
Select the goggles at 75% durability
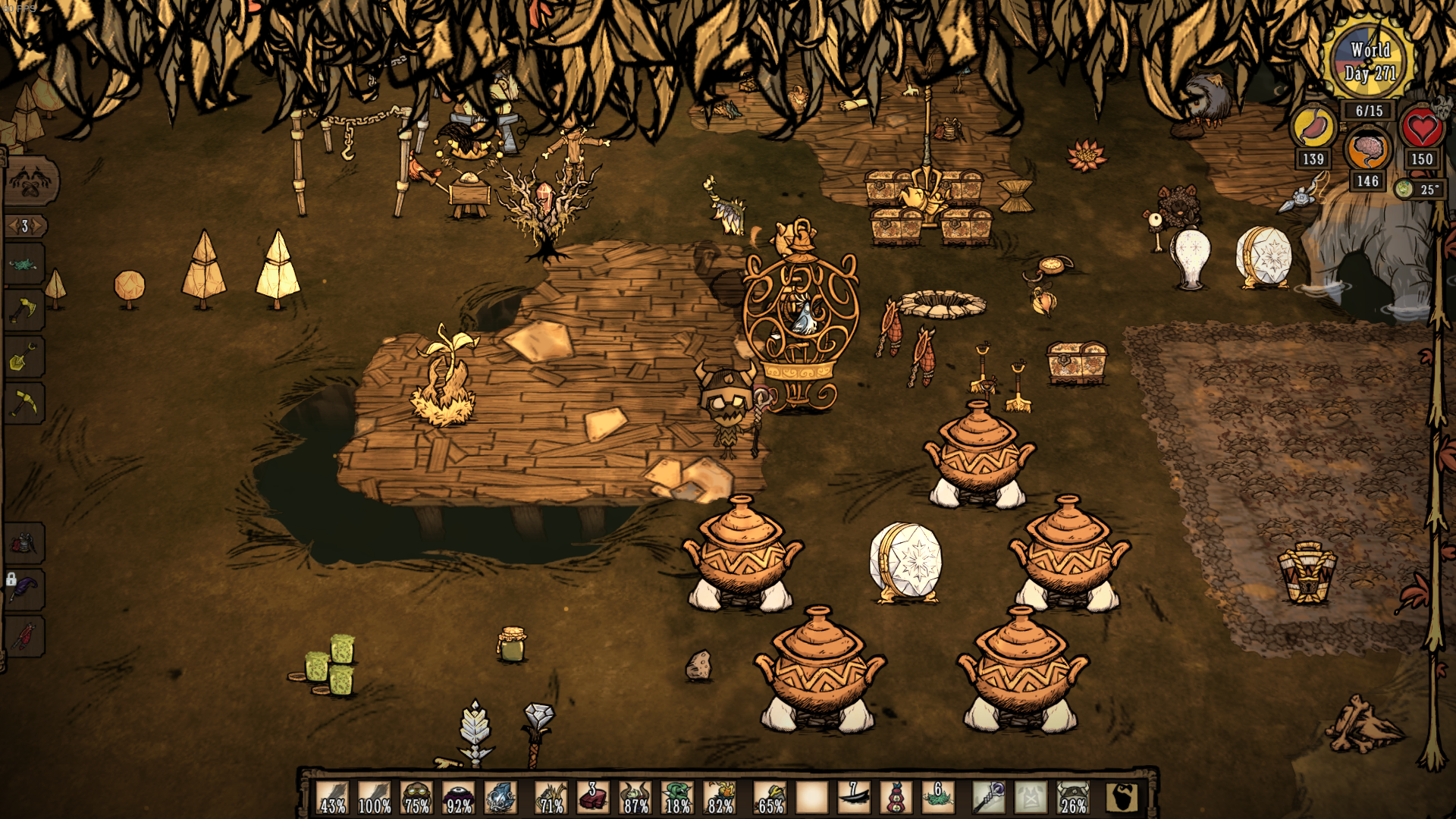pos(416,798)
